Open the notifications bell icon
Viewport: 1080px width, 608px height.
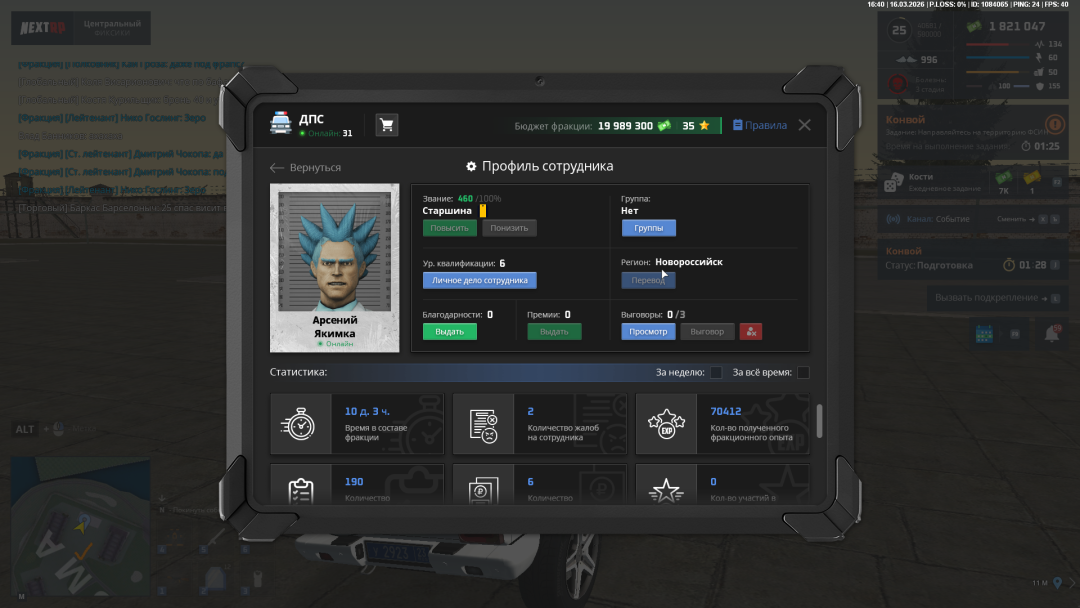1051,335
